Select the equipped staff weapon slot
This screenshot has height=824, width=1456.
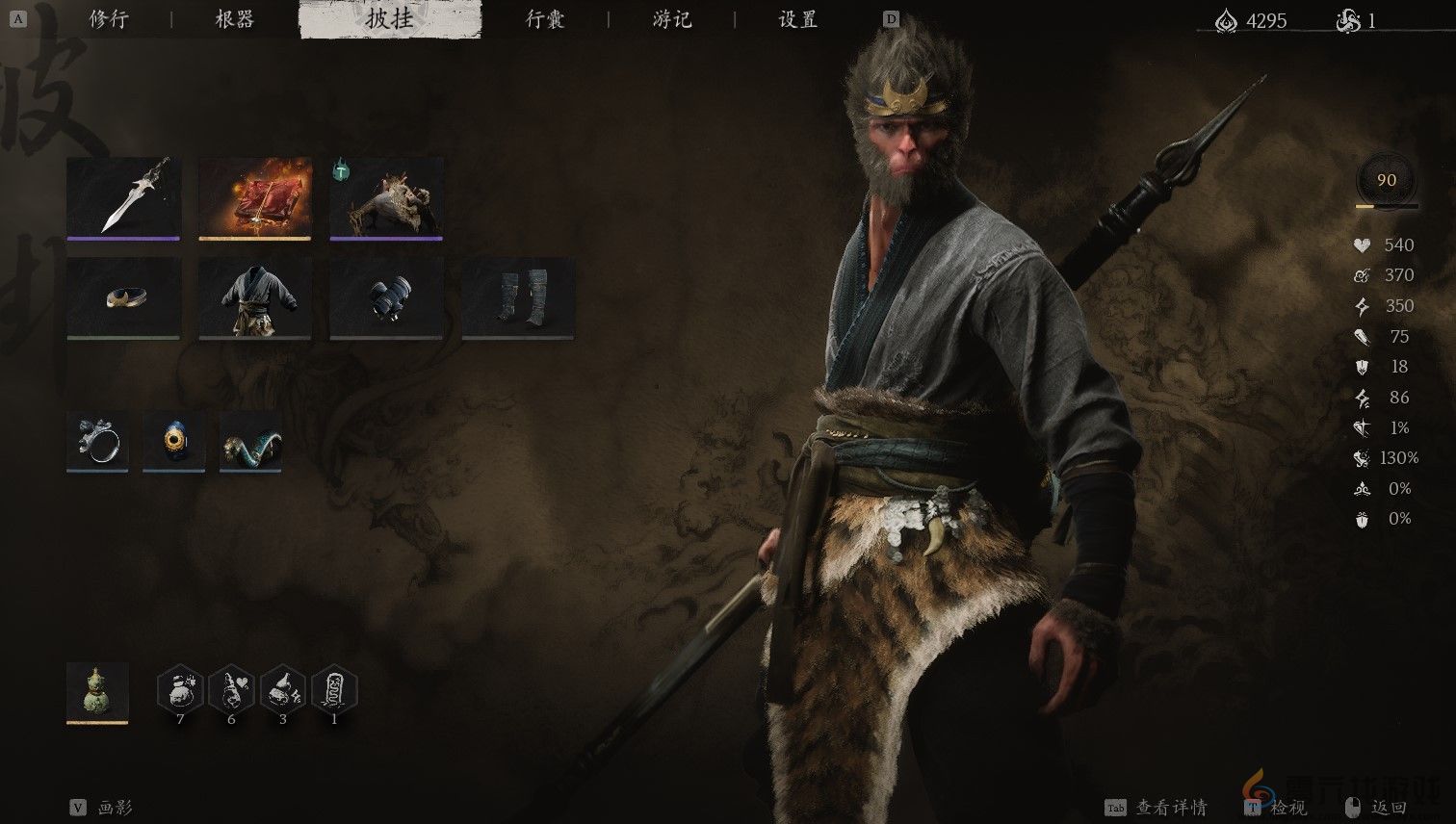[123, 197]
